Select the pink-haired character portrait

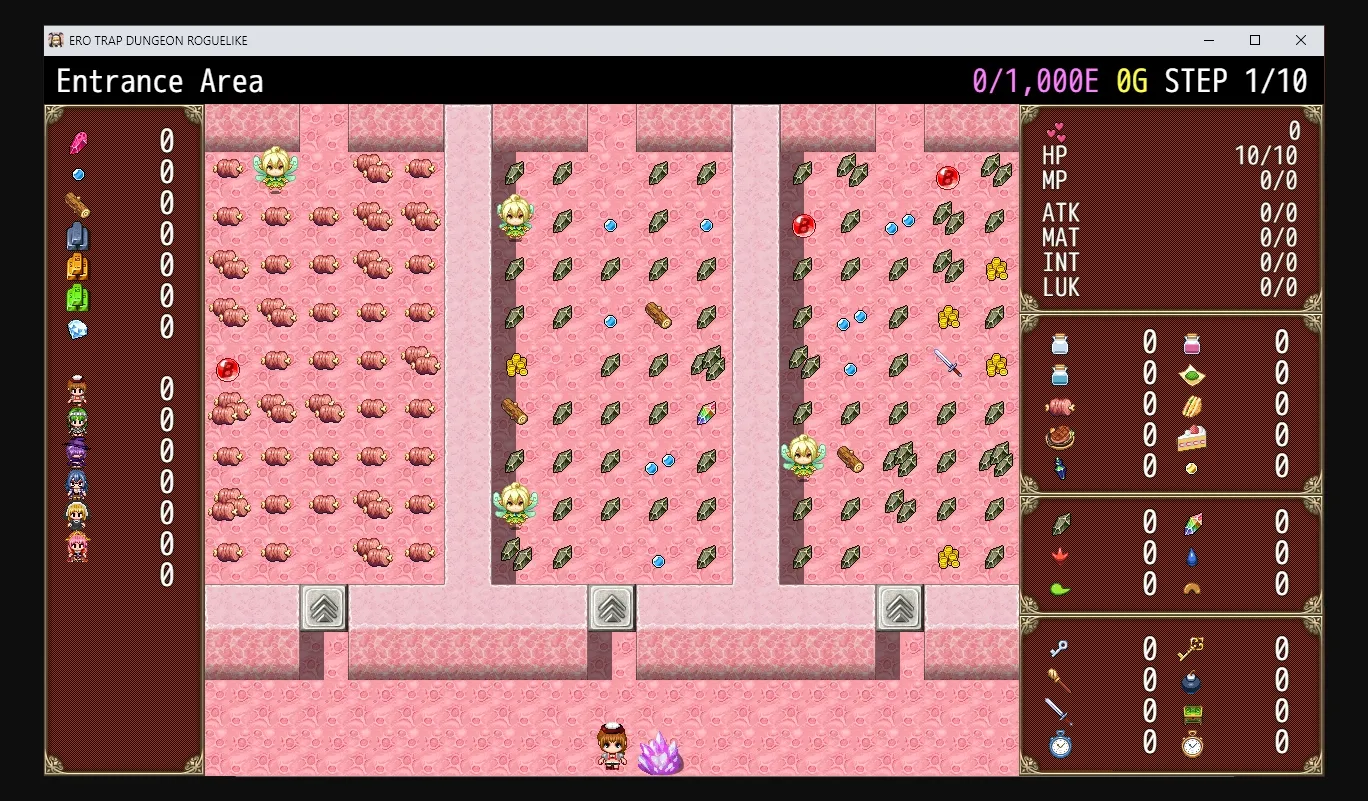76,545
